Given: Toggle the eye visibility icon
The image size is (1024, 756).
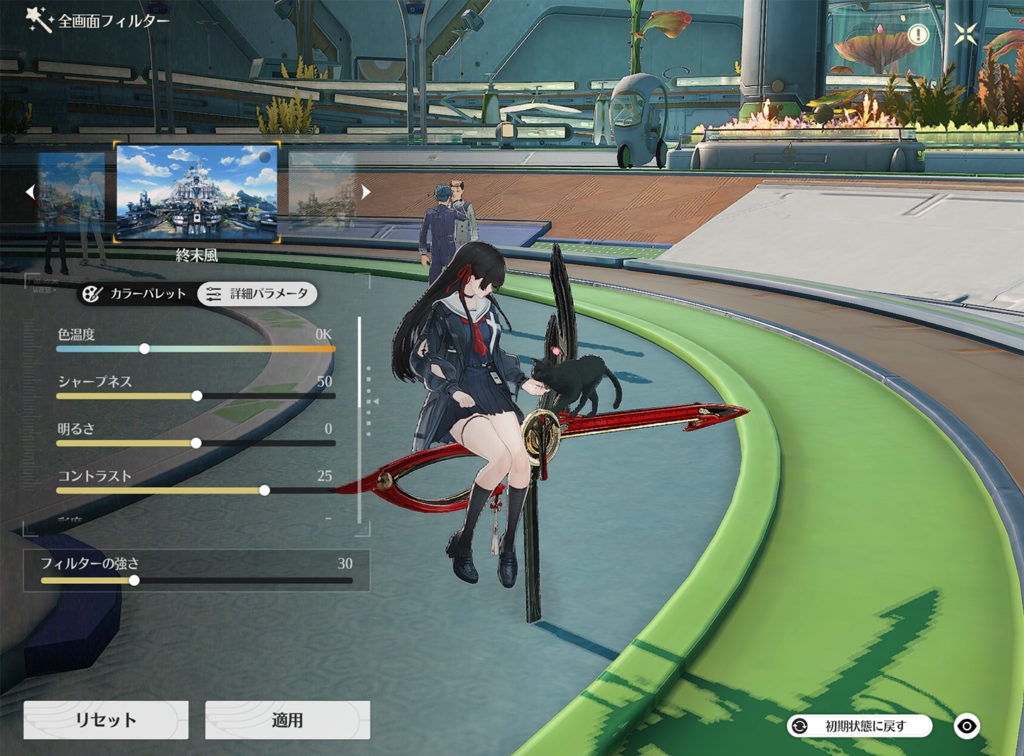Looking at the screenshot, I should point(966,726).
